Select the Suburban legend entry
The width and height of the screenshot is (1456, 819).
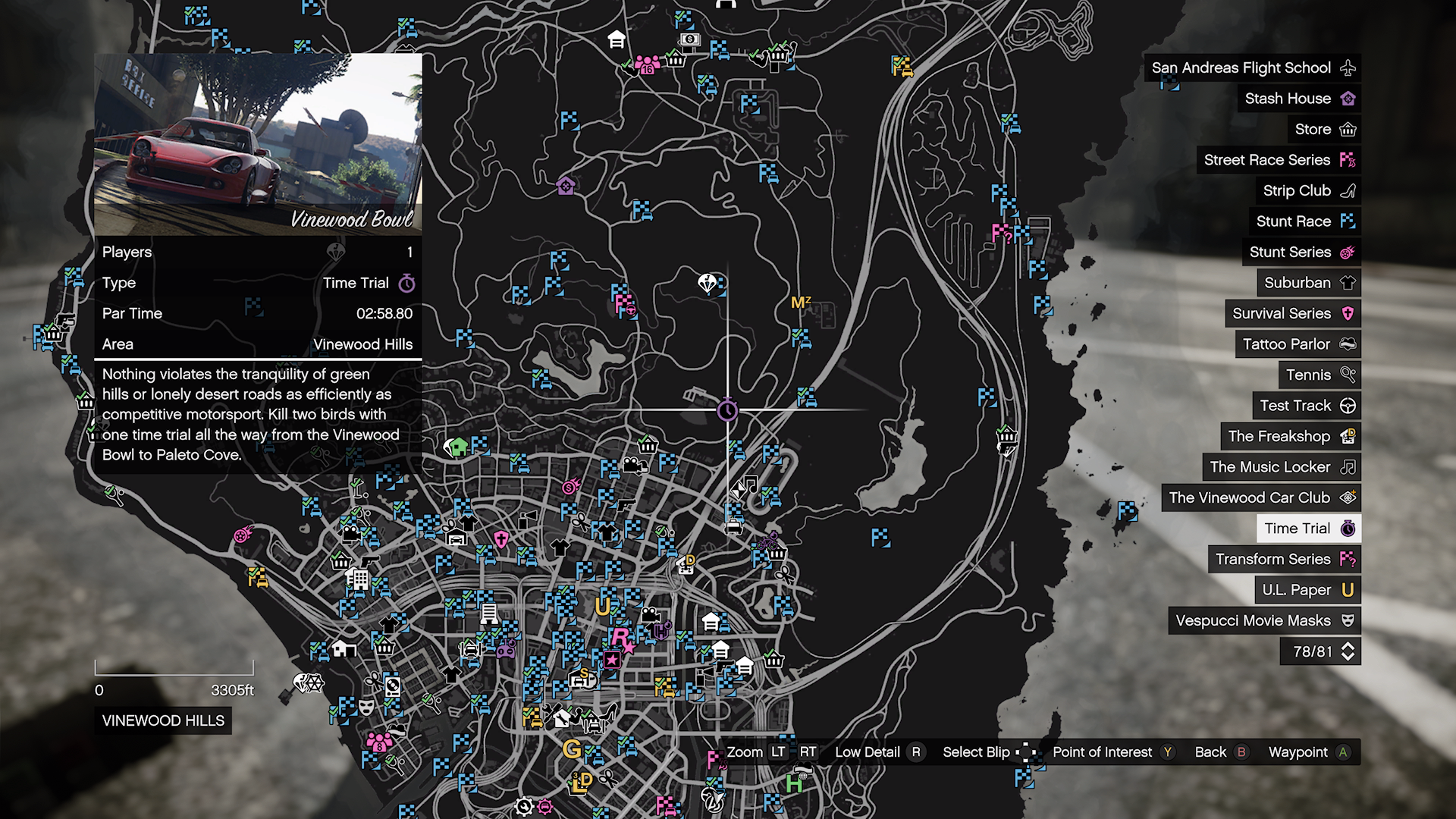pyautogui.click(x=1308, y=283)
